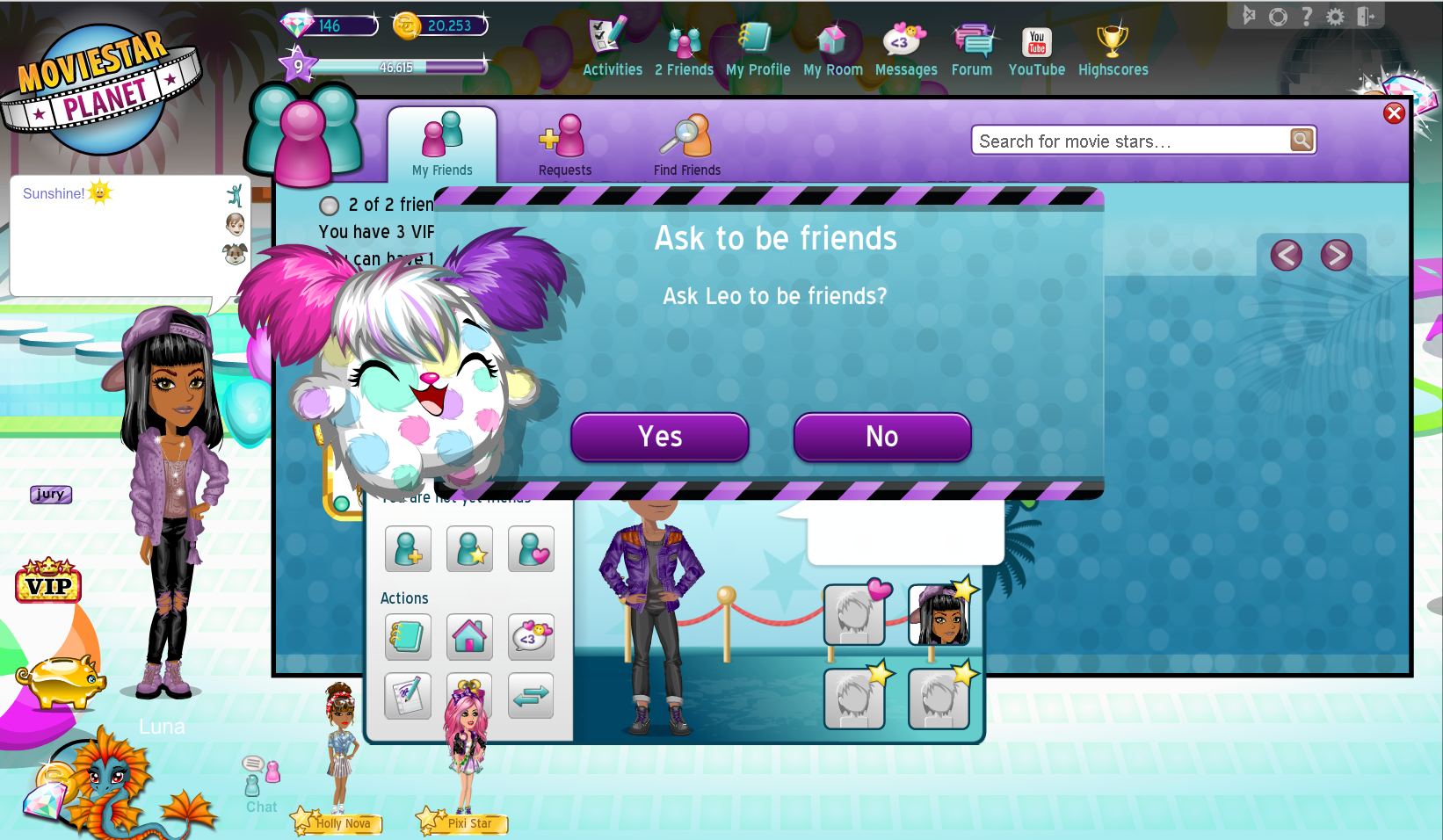Visit My Room
This screenshot has width=1443, height=840.
click(x=832, y=49)
